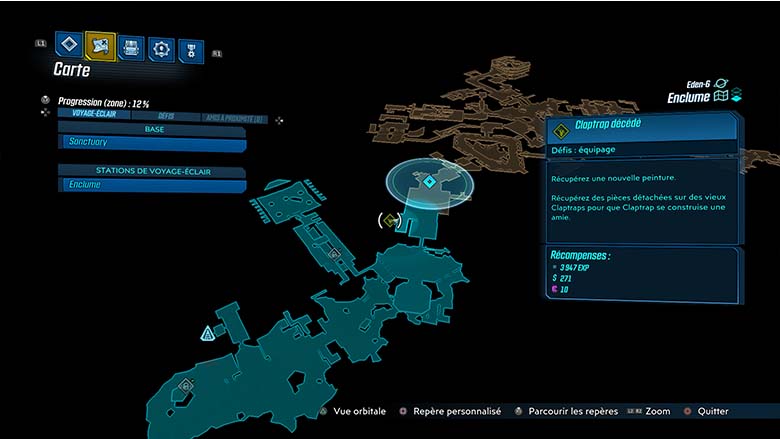780x439 pixels.
Task: Open the medal challenges tab
Action: click(190, 50)
